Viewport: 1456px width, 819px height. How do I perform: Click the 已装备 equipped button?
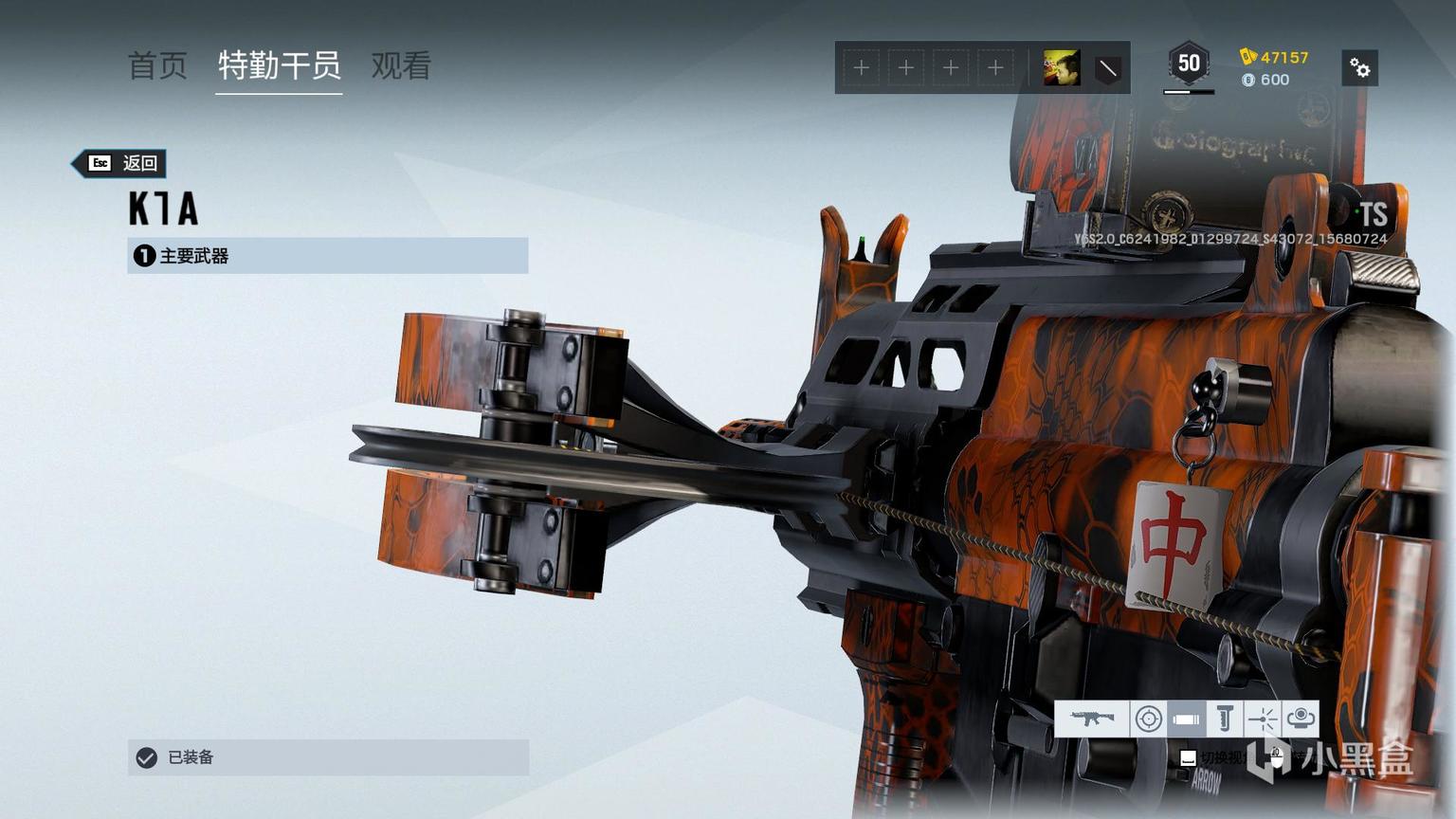point(327,757)
